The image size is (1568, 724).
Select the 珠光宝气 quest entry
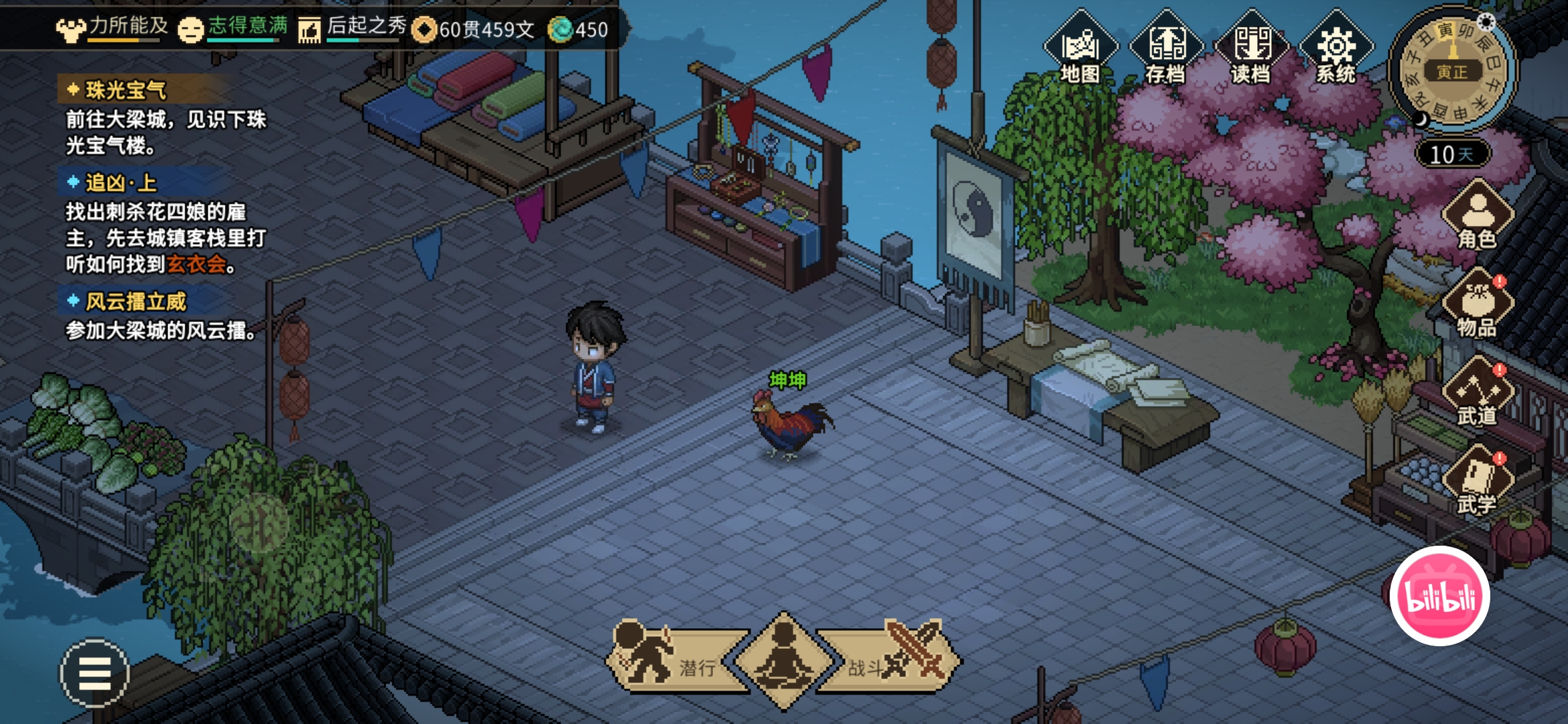pos(126,90)
